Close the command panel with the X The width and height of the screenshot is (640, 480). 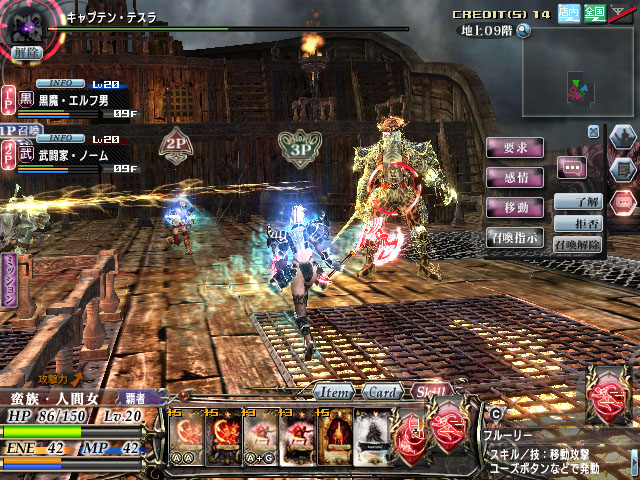pos(593,131)
